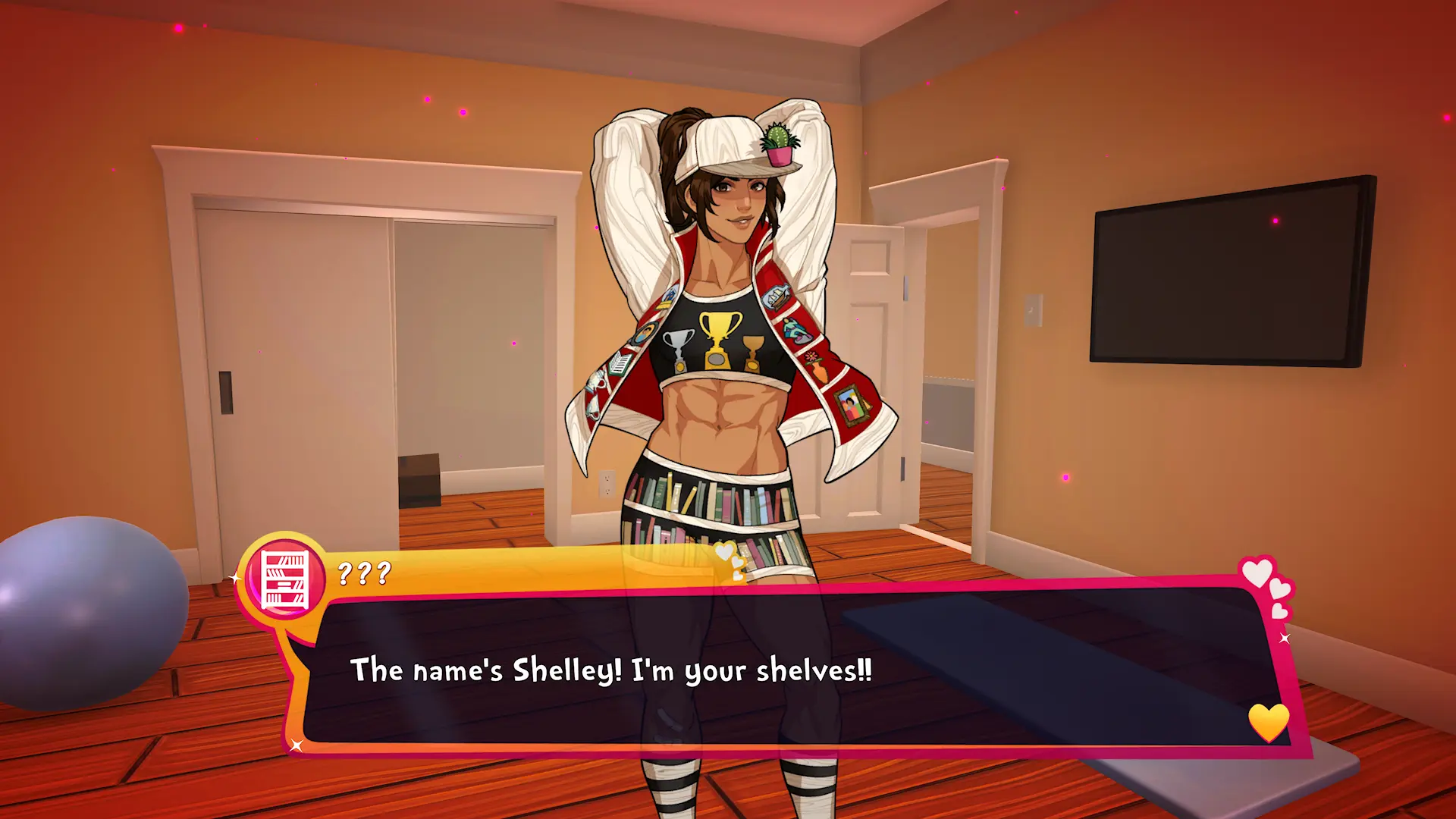Click the bookshelf speaker icon

point(284,580)
